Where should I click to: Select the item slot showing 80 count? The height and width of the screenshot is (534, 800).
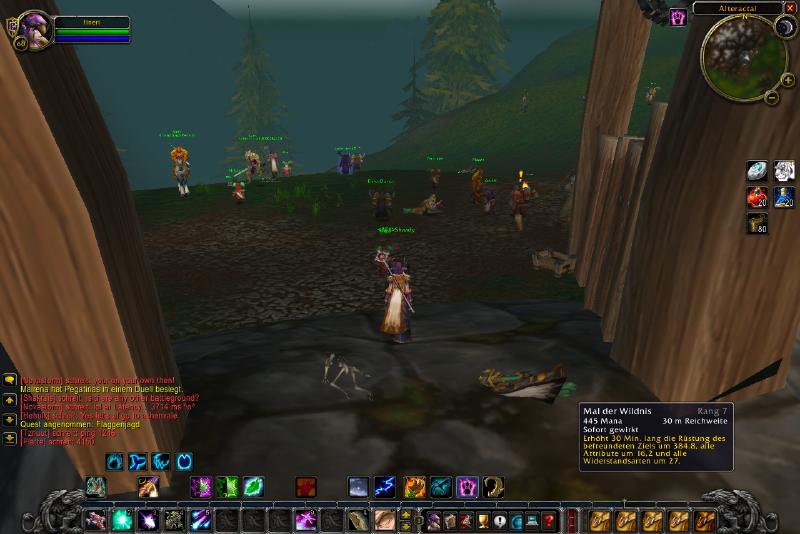click(x=757, y=223)
